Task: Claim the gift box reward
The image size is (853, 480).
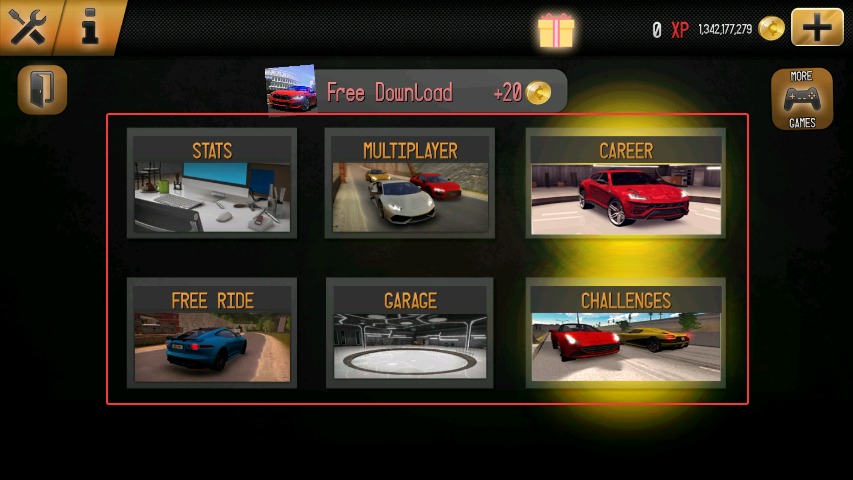Action: point(556,30)
